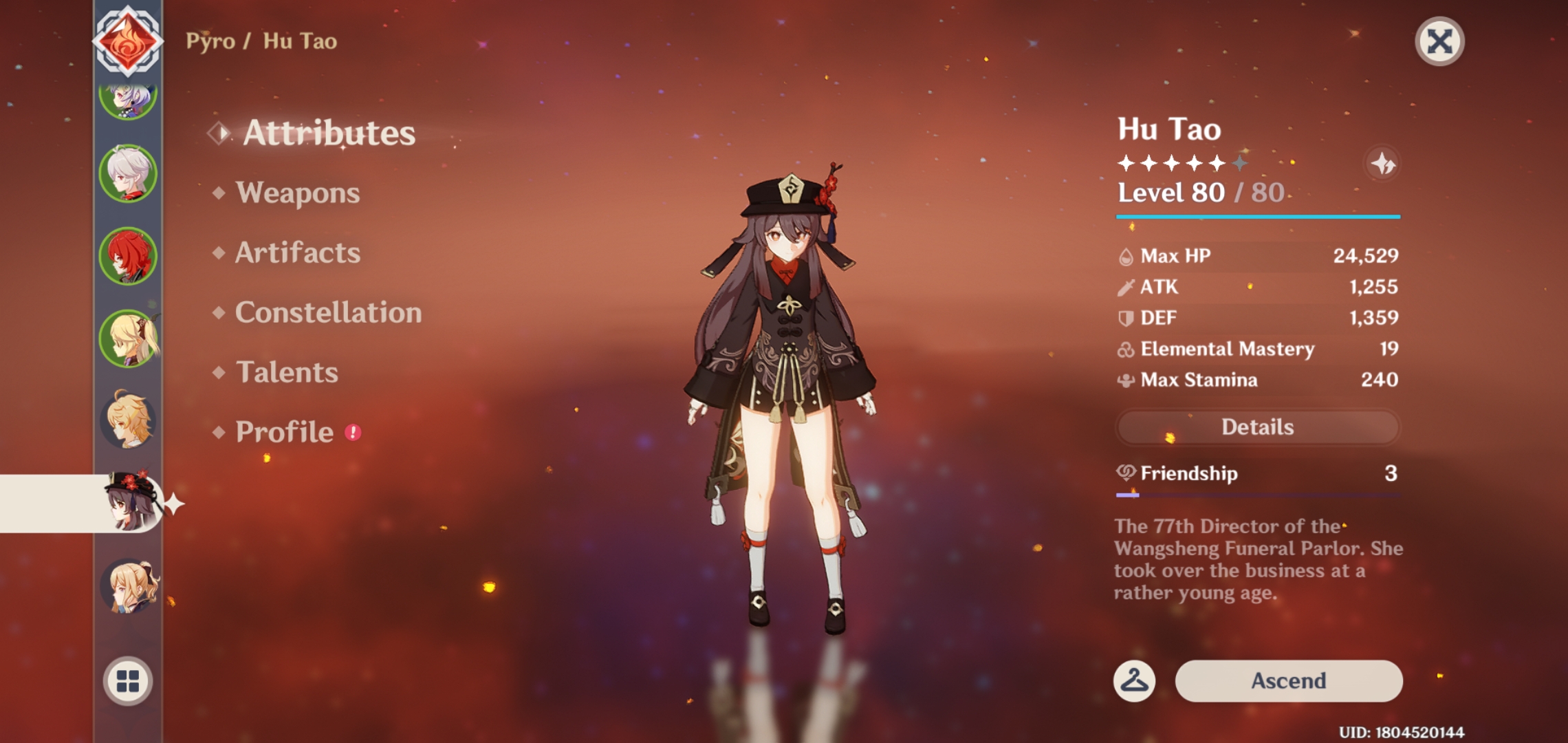
Task: Click the DEF shield icon
Action: pyautogui.click(x=1127, y=318)
